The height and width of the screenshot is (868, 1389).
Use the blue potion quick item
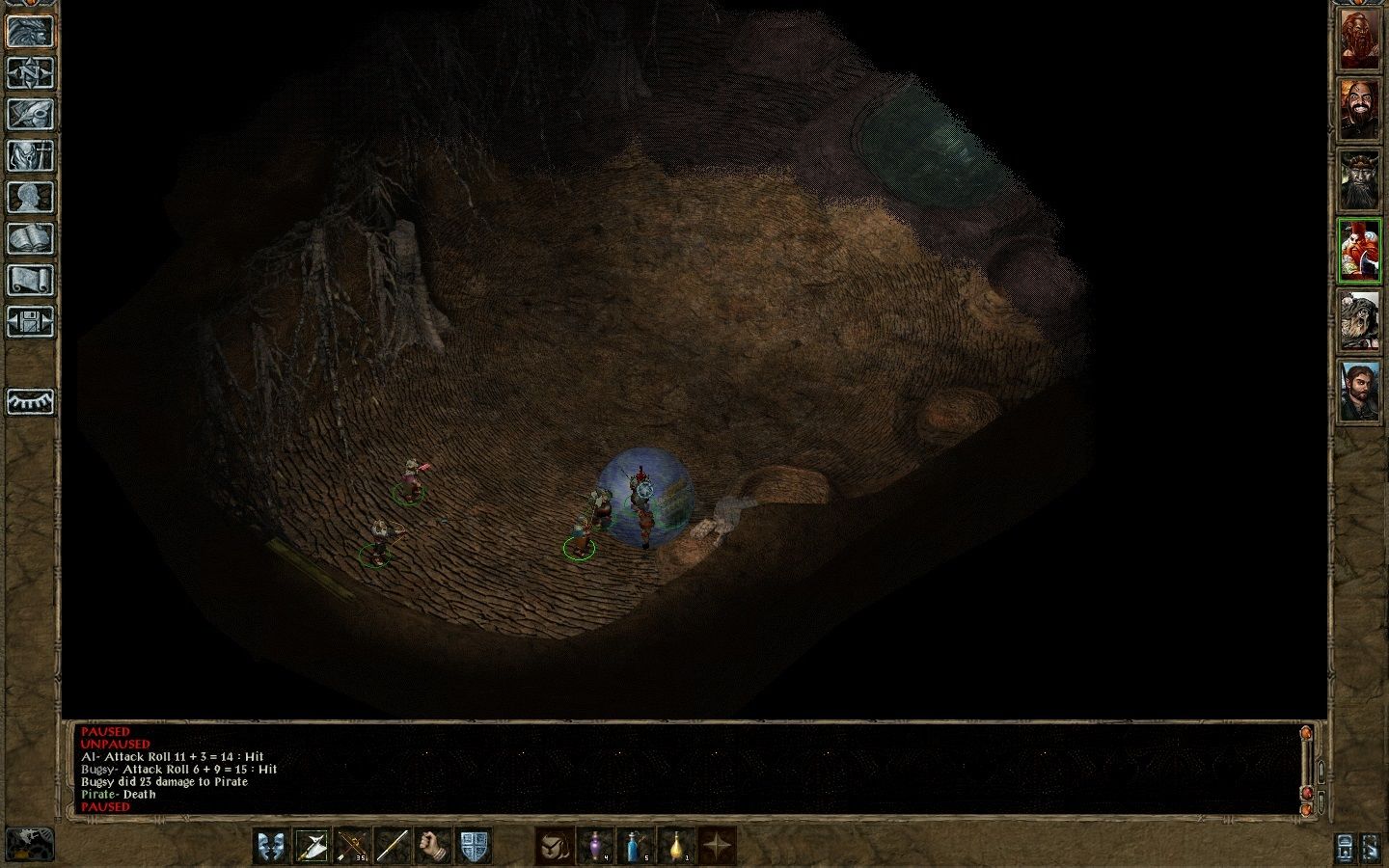coord(636,846)
